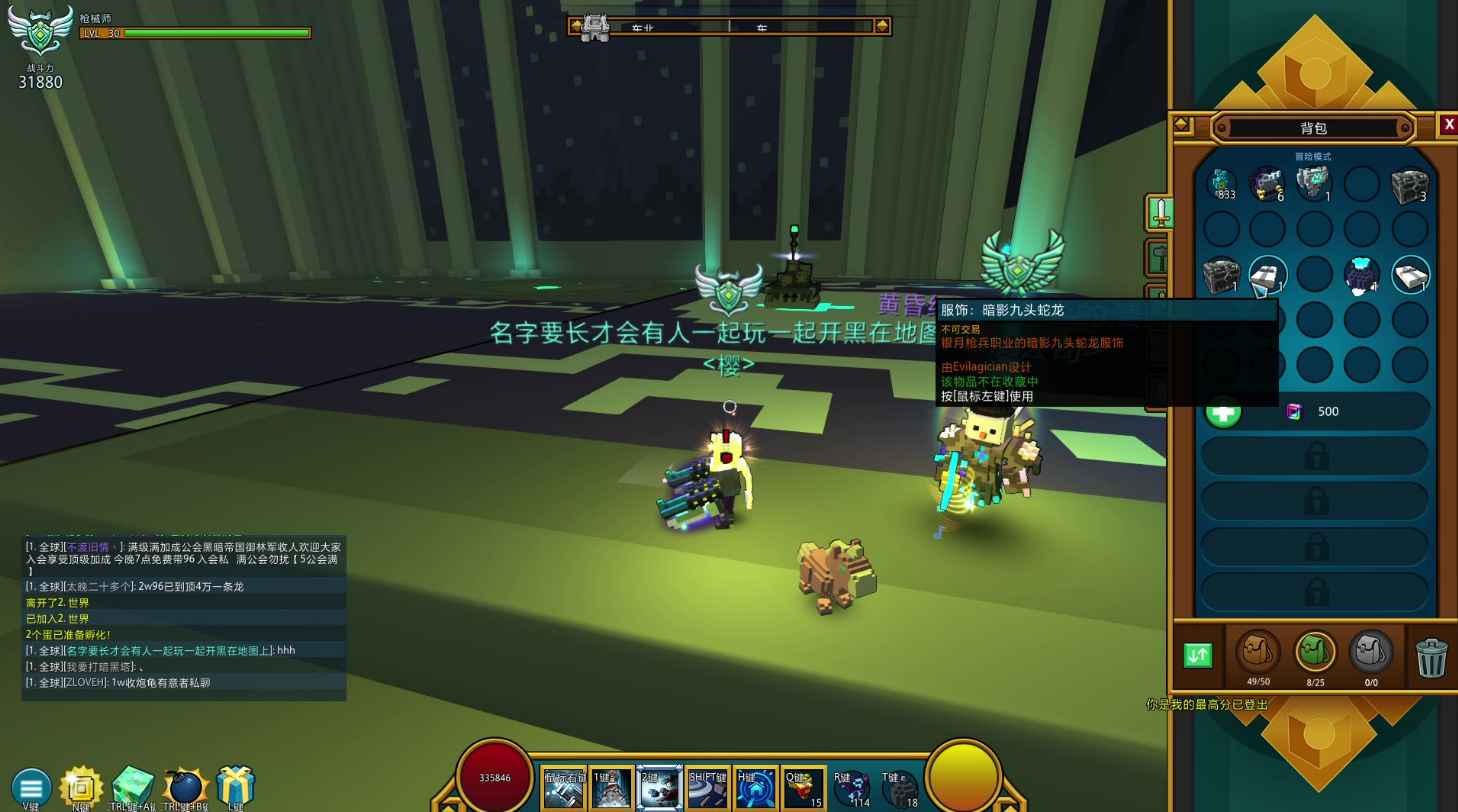Buy more inventory slots with green plus
This screenshot has width=1458, height=812.
tap(1222, 411)
